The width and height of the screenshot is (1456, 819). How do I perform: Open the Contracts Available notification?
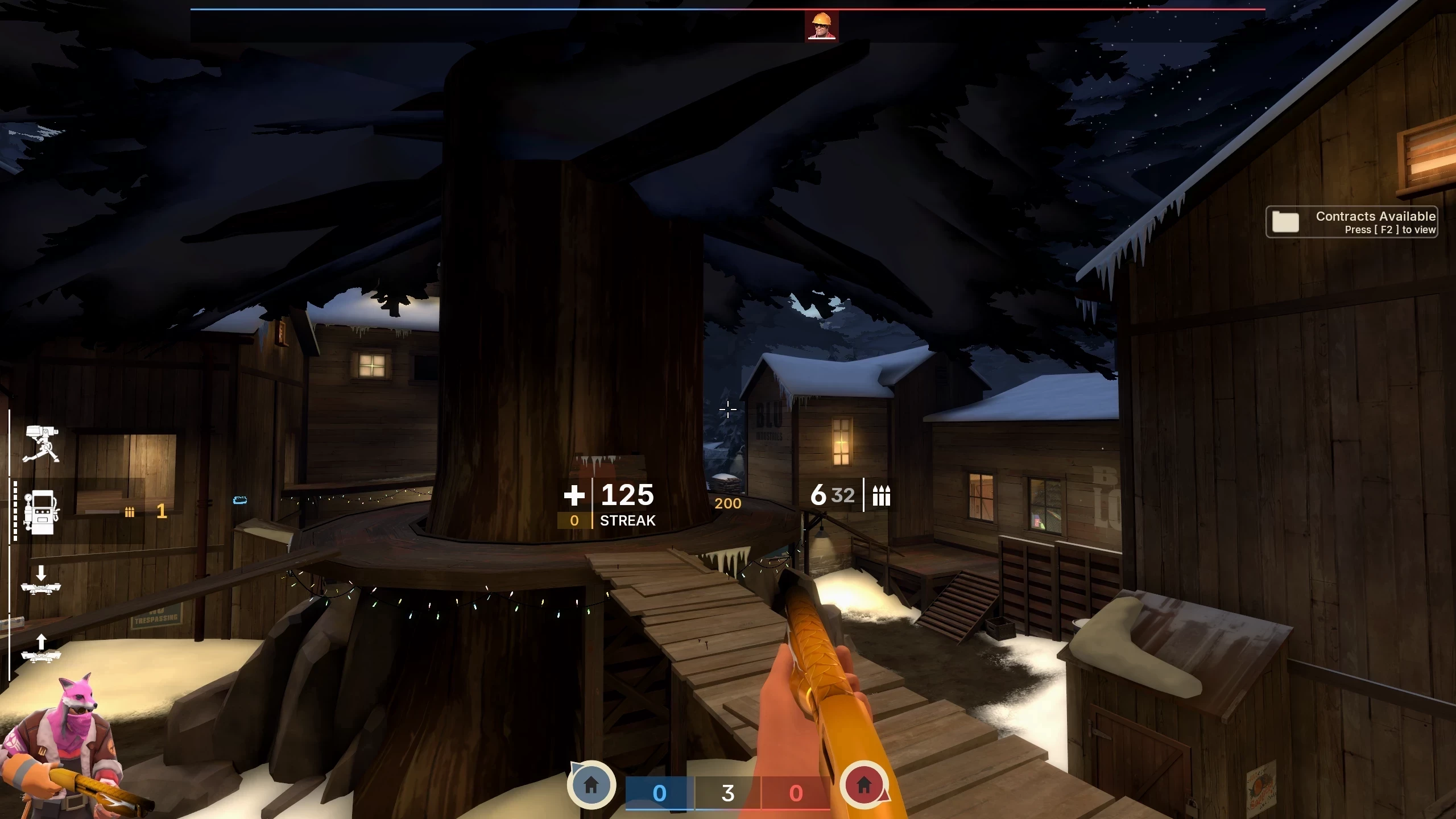[1351, 222]
